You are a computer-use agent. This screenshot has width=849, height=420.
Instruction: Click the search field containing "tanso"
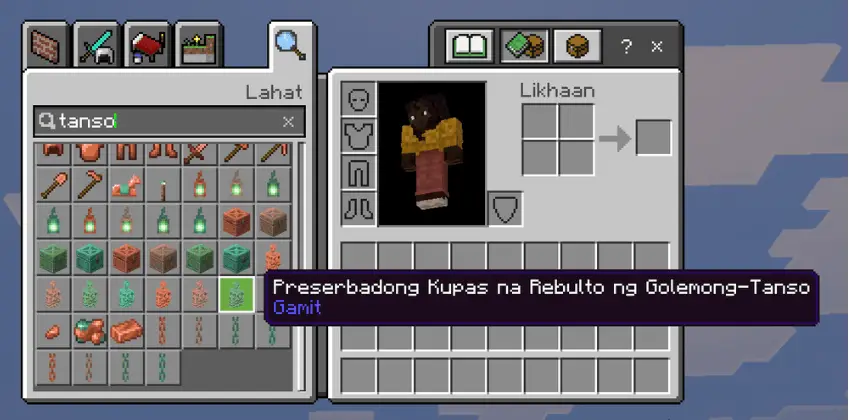(165, 121)
